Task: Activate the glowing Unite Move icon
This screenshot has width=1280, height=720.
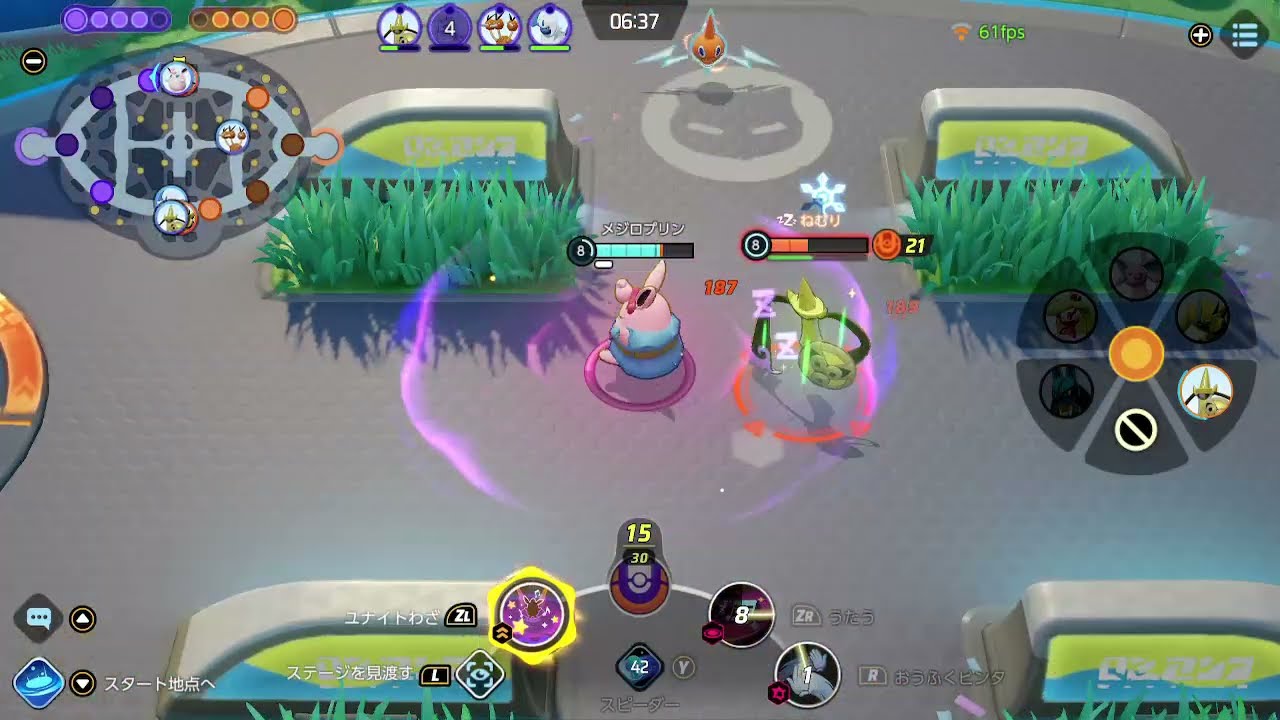Action: coord(532,611)
